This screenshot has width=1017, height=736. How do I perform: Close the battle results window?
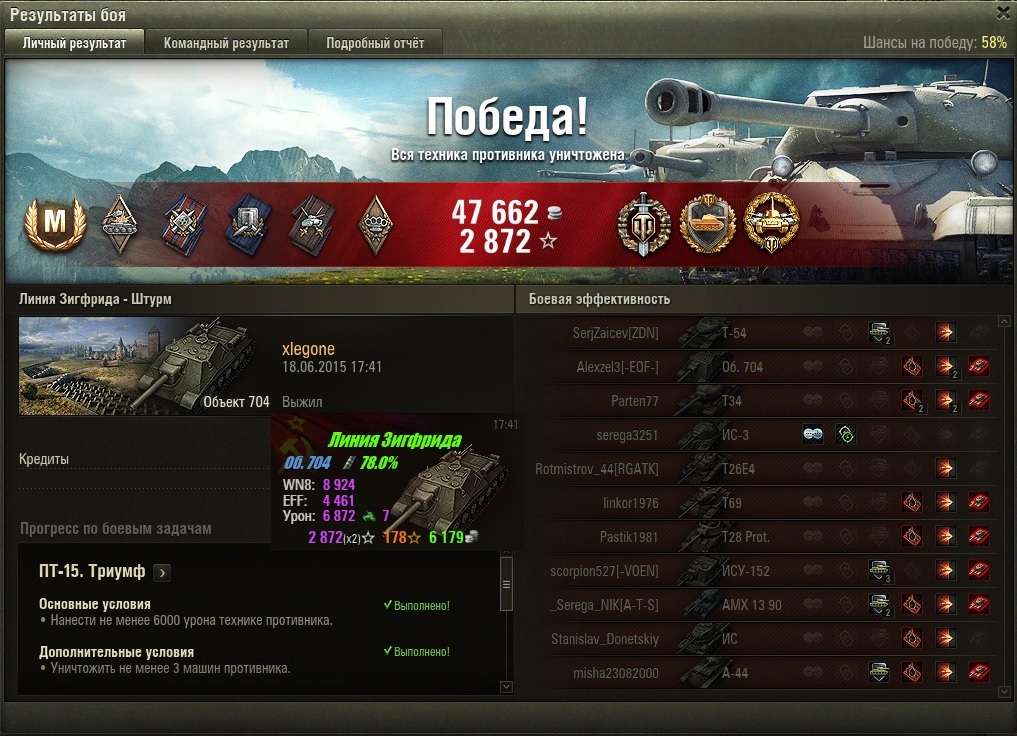coord(1003,13)
